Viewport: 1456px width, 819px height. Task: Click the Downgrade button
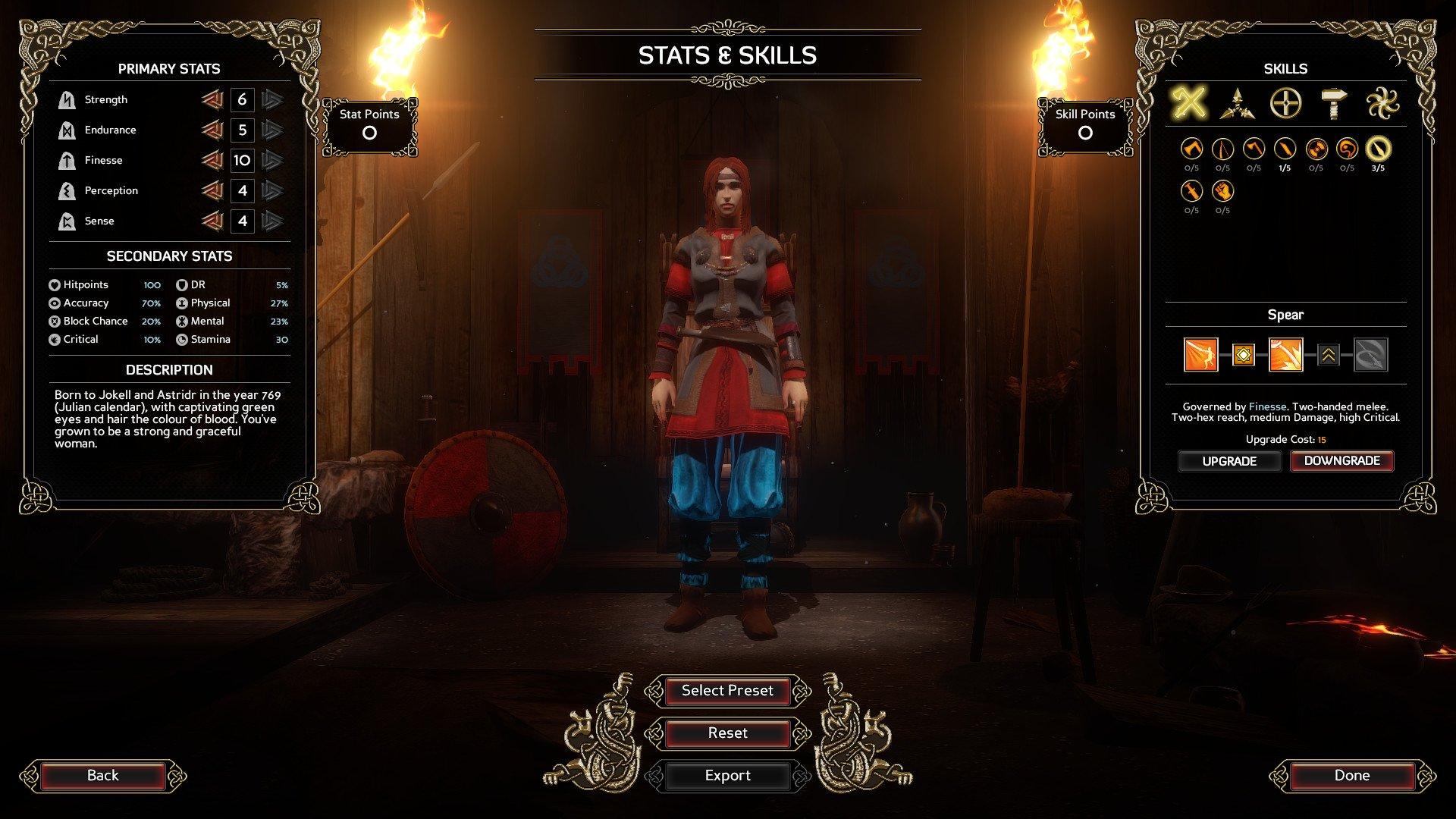[1341, 460]
